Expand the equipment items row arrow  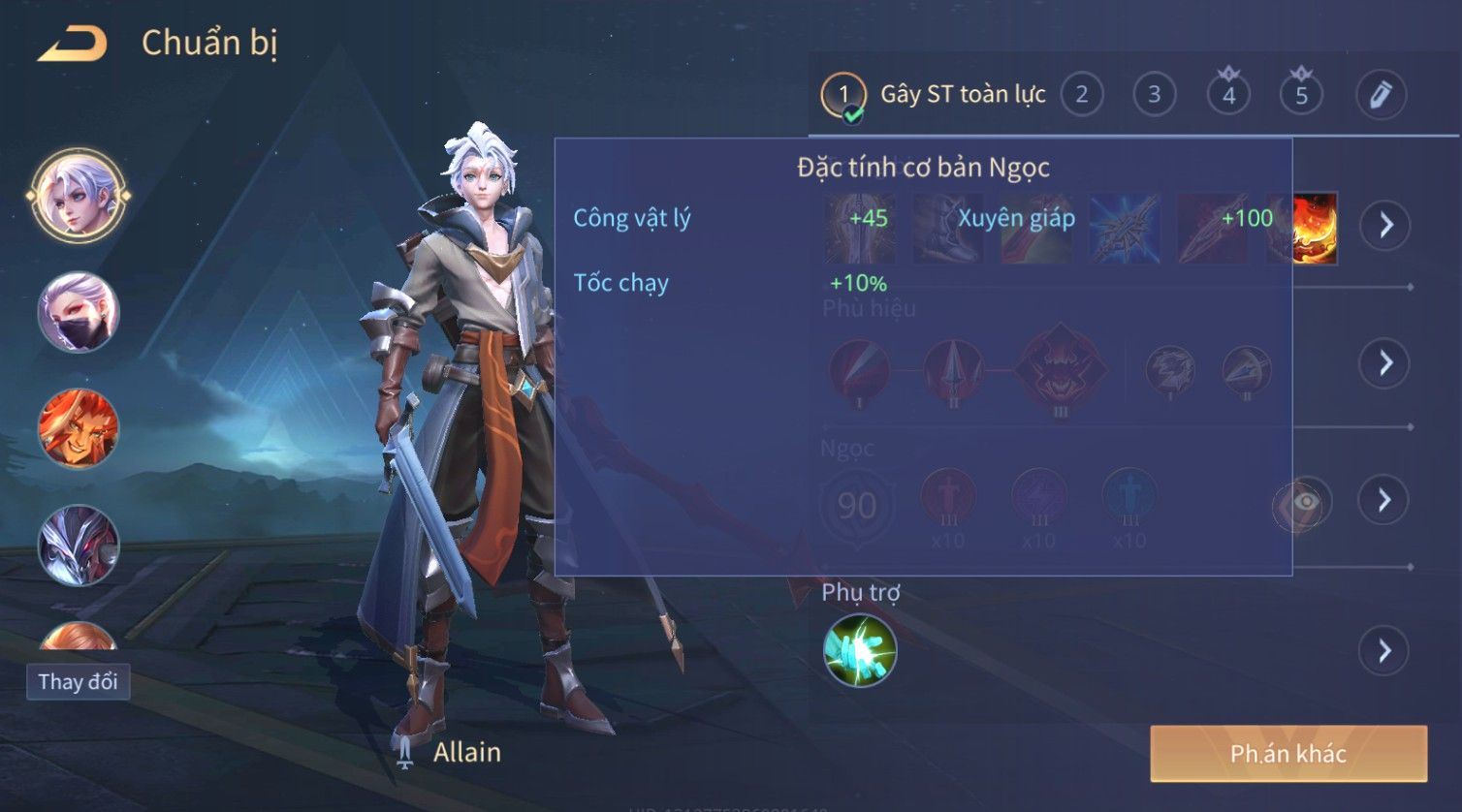[x=1384, y=226]
